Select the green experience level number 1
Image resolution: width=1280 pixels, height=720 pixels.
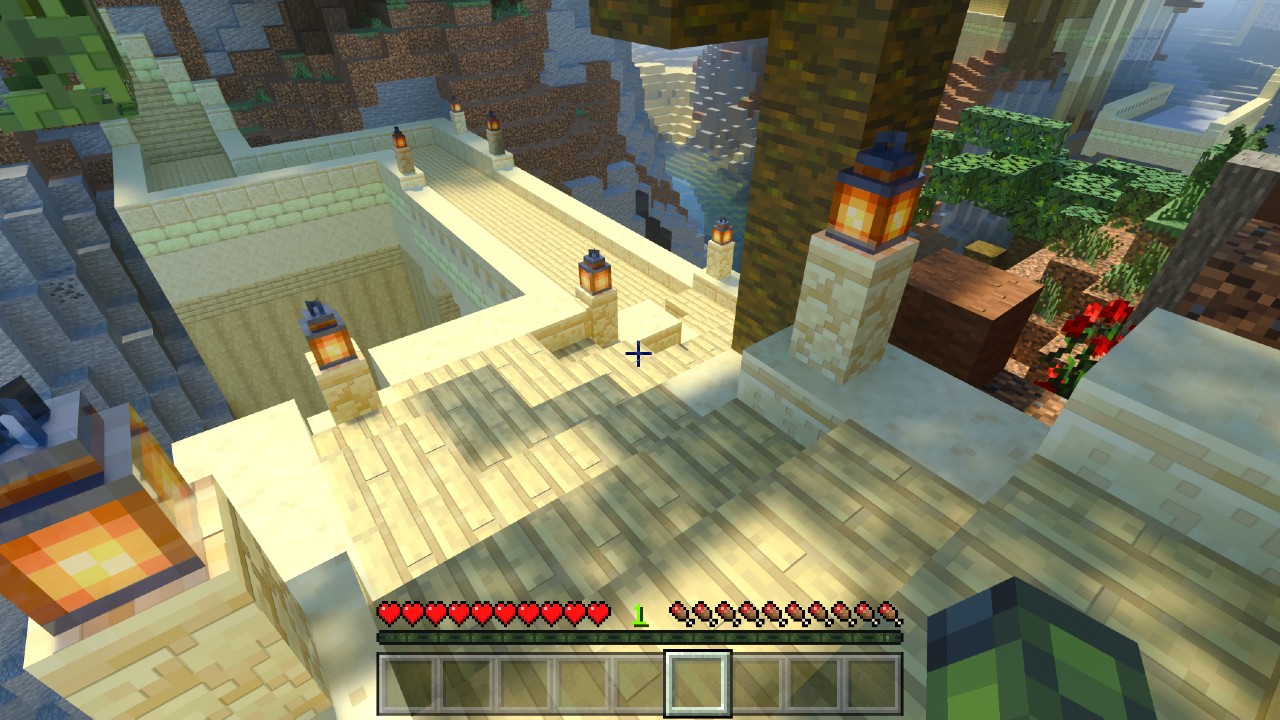[637, 611]
